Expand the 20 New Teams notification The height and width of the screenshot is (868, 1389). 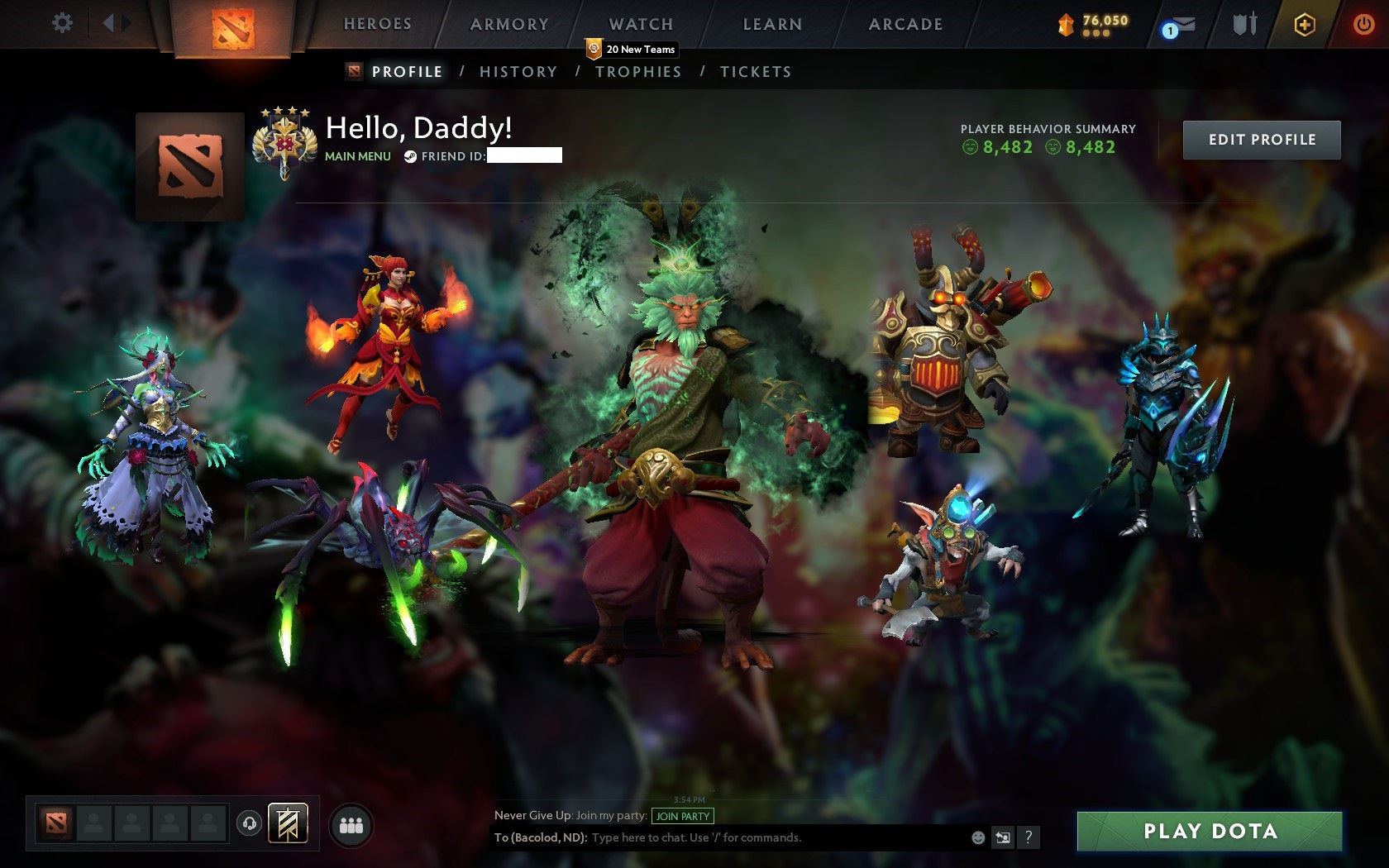pos(632,50)
